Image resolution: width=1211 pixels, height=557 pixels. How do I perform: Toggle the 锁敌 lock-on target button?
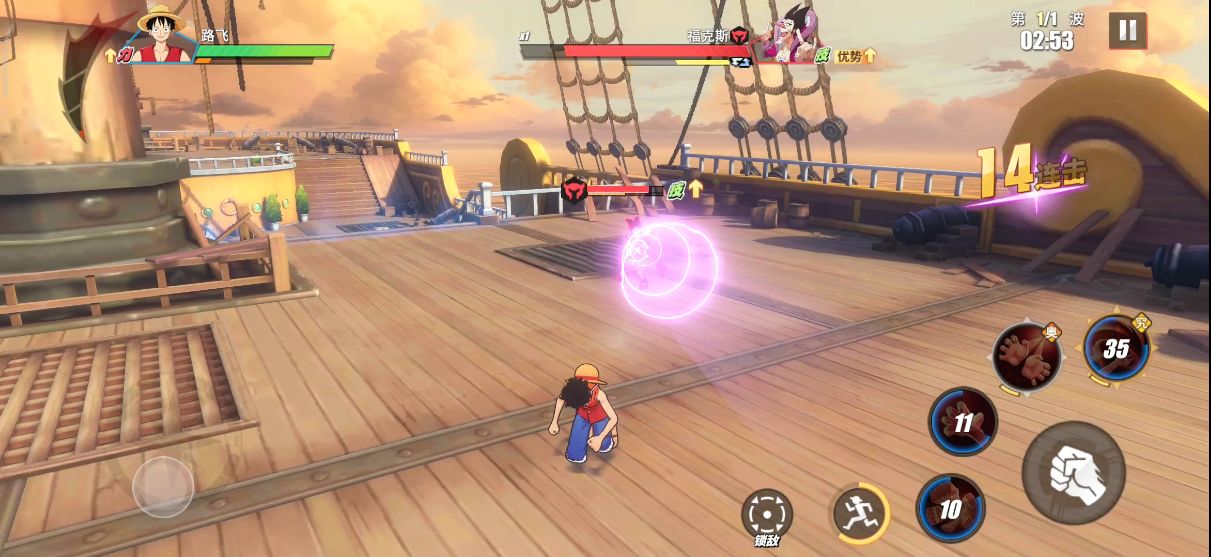coord(767,516)
